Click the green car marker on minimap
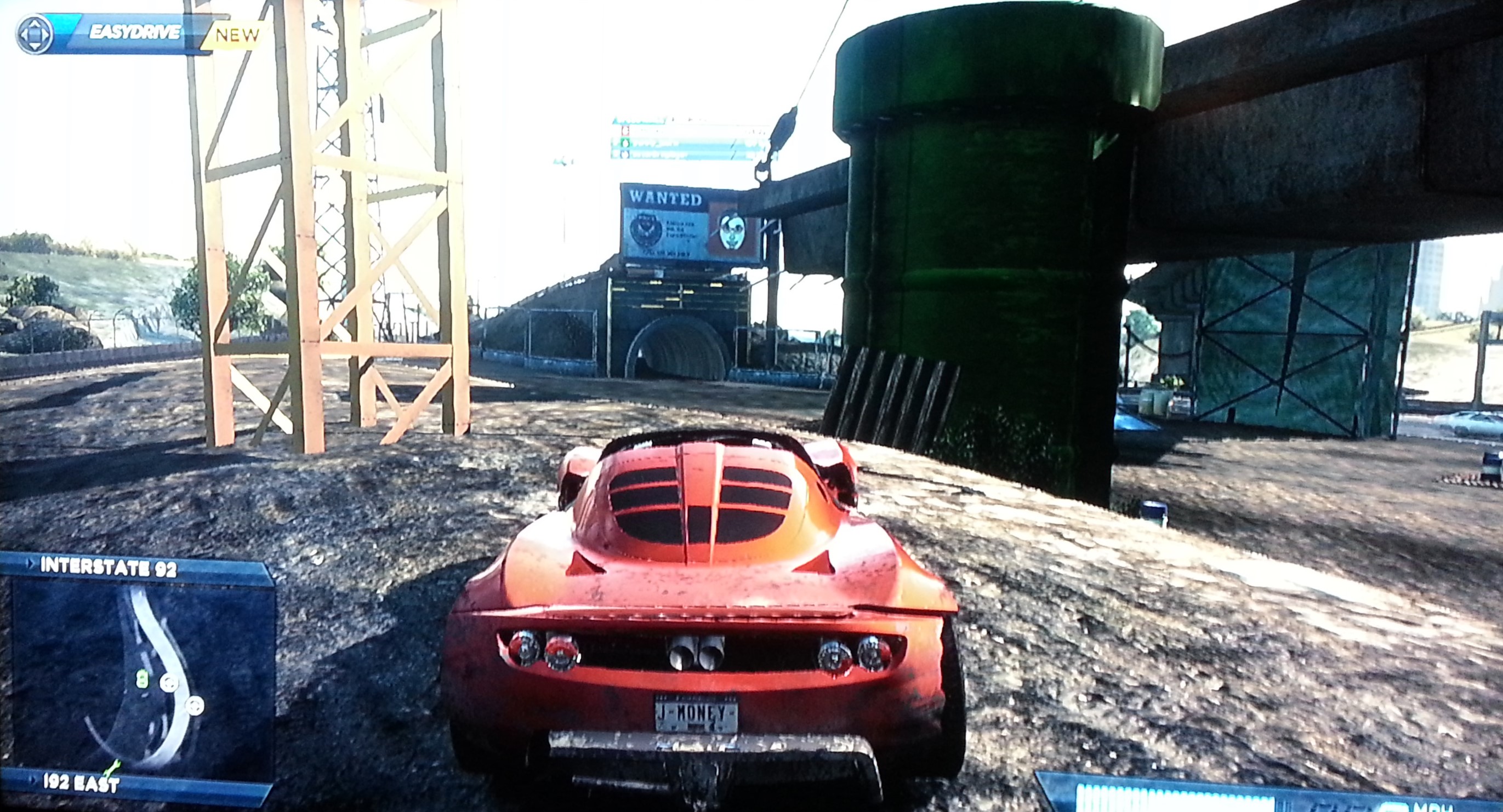This screenshot has height=812, width=1503. (142, 678)
